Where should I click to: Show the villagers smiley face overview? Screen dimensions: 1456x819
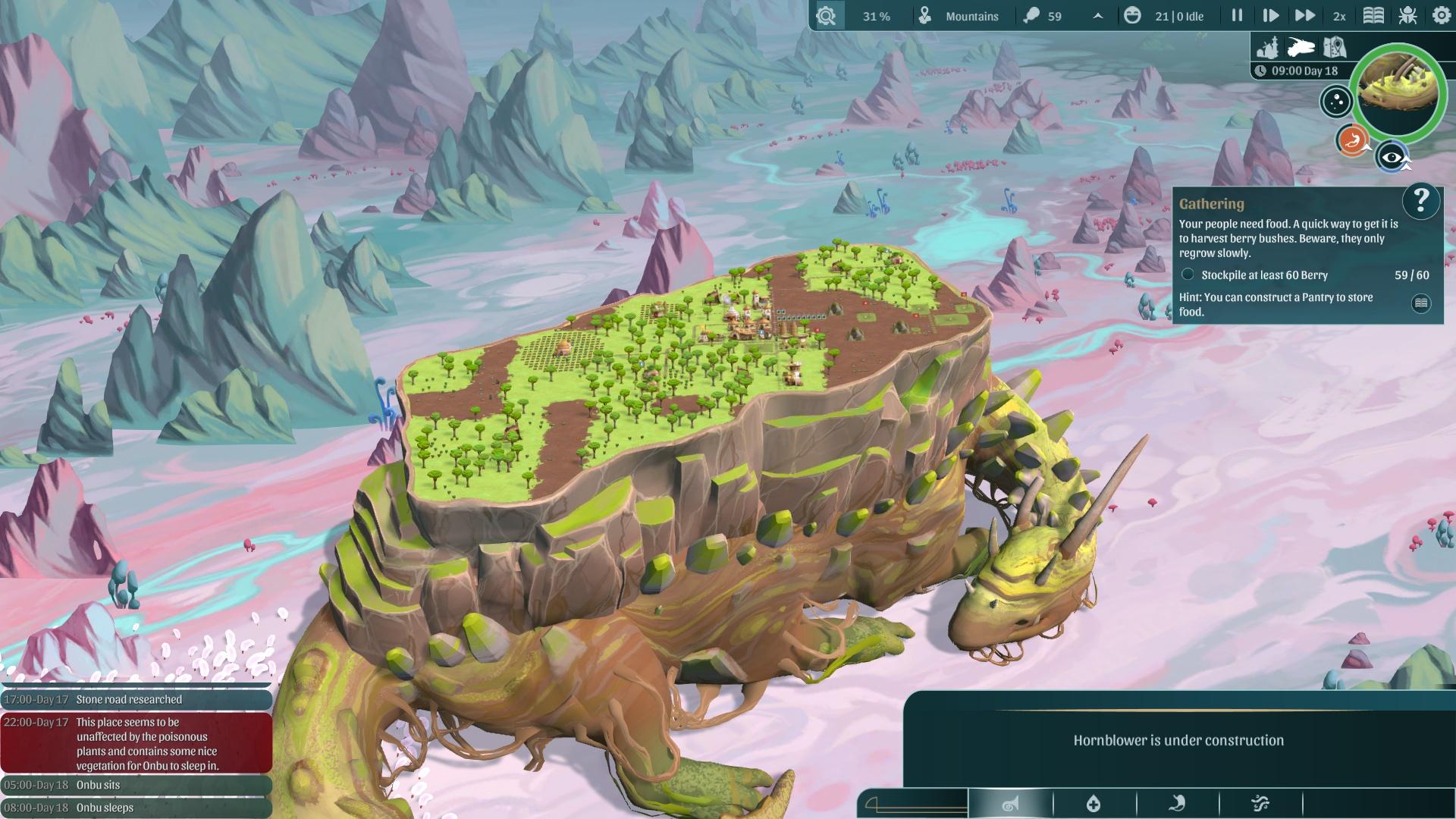[x=1132, y=15]
